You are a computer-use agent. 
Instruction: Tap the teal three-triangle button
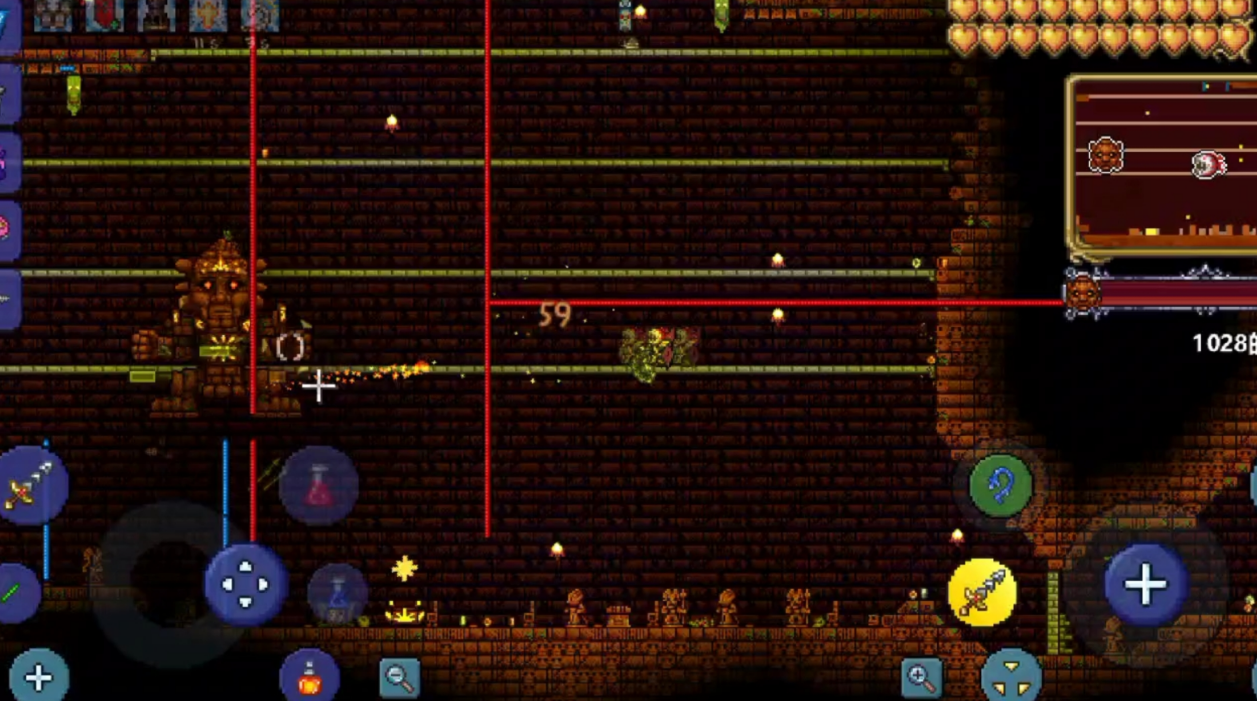coord(1011,675)
